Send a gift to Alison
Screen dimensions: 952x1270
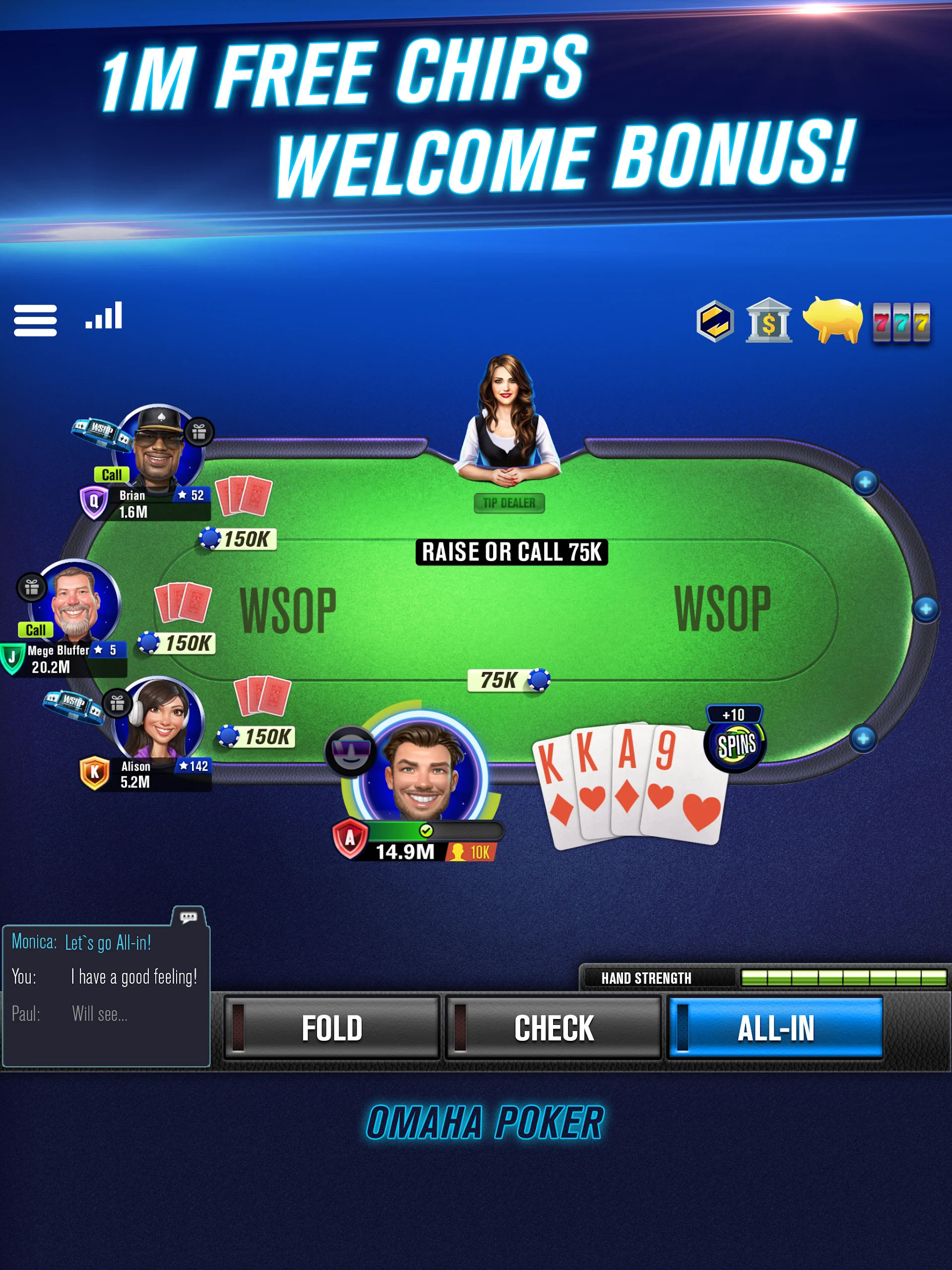(117, 703)
